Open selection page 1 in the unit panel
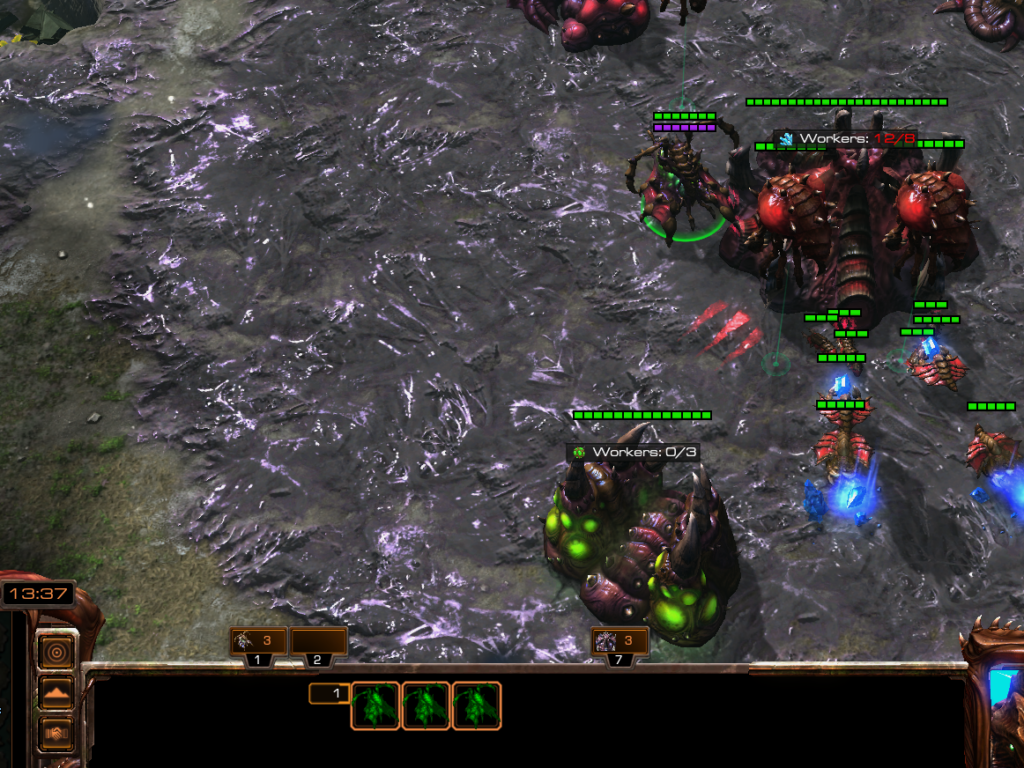Viewport: 1024px width, 768px height. pyautogui.click(x=330, y=693)
